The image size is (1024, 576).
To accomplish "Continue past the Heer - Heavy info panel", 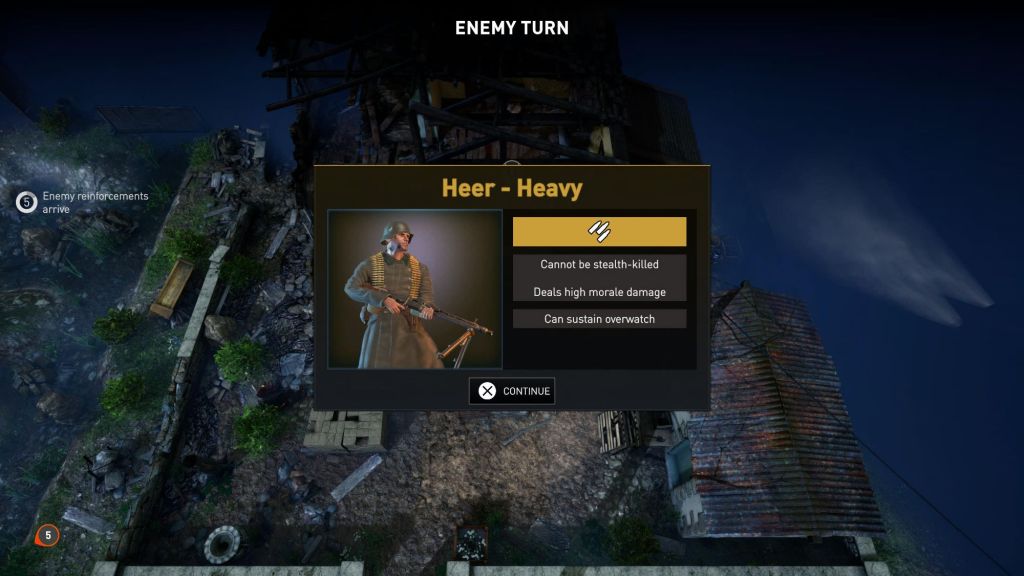I will coord(512,391).
